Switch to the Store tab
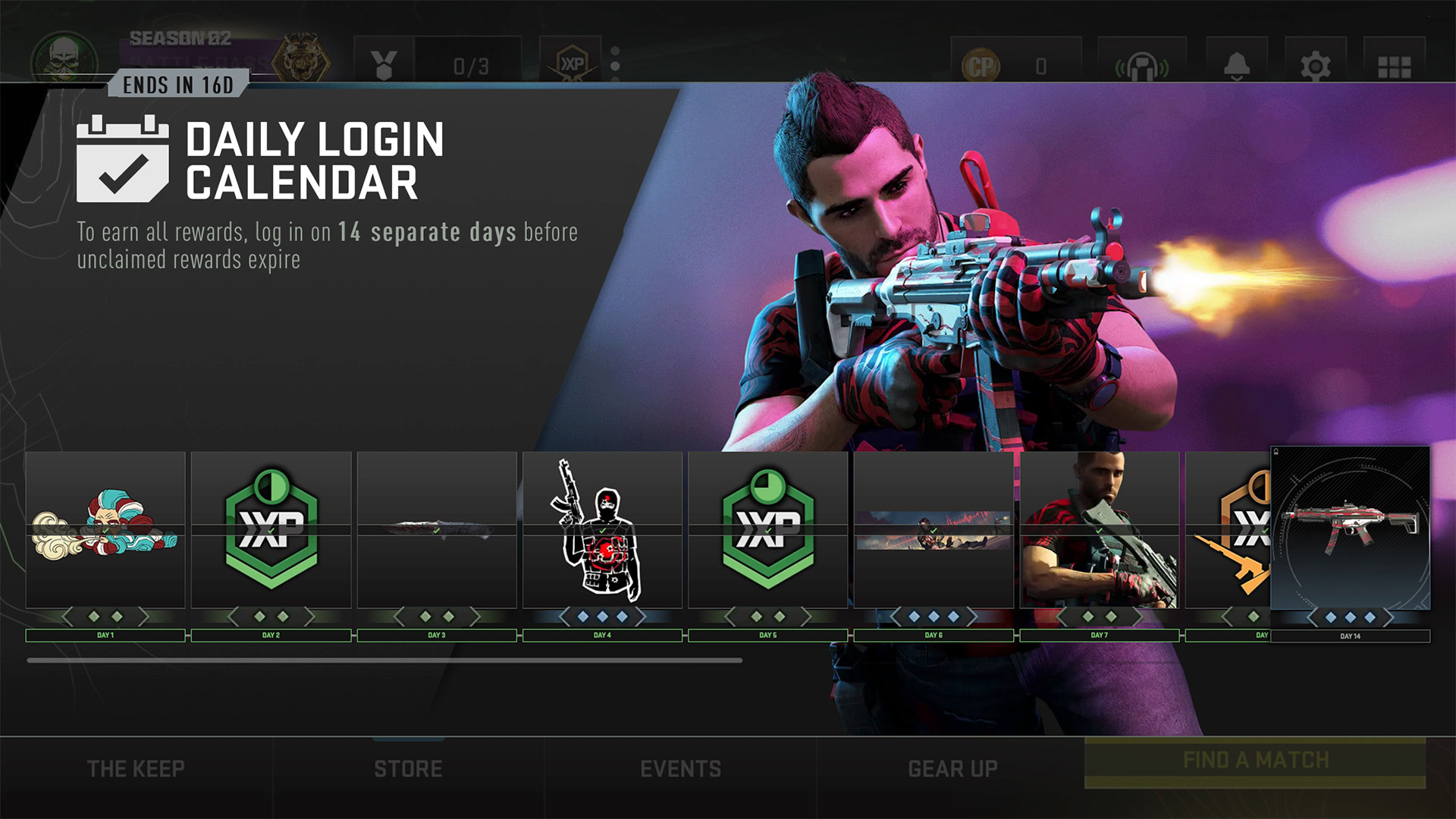Image resolution: width=1456 pixels, height=819 pixels. point(408,769)
